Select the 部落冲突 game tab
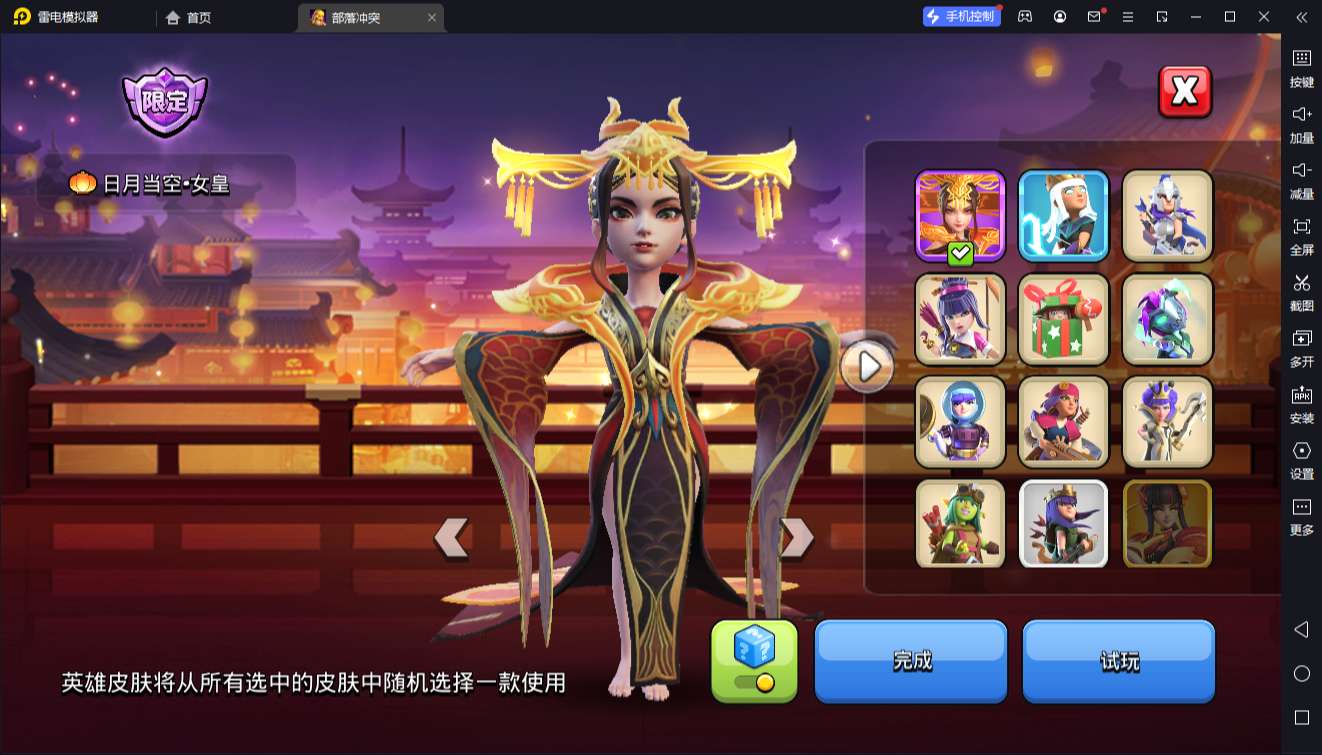The height and width of the screenshot is (755, 1322). pos(355,17)
